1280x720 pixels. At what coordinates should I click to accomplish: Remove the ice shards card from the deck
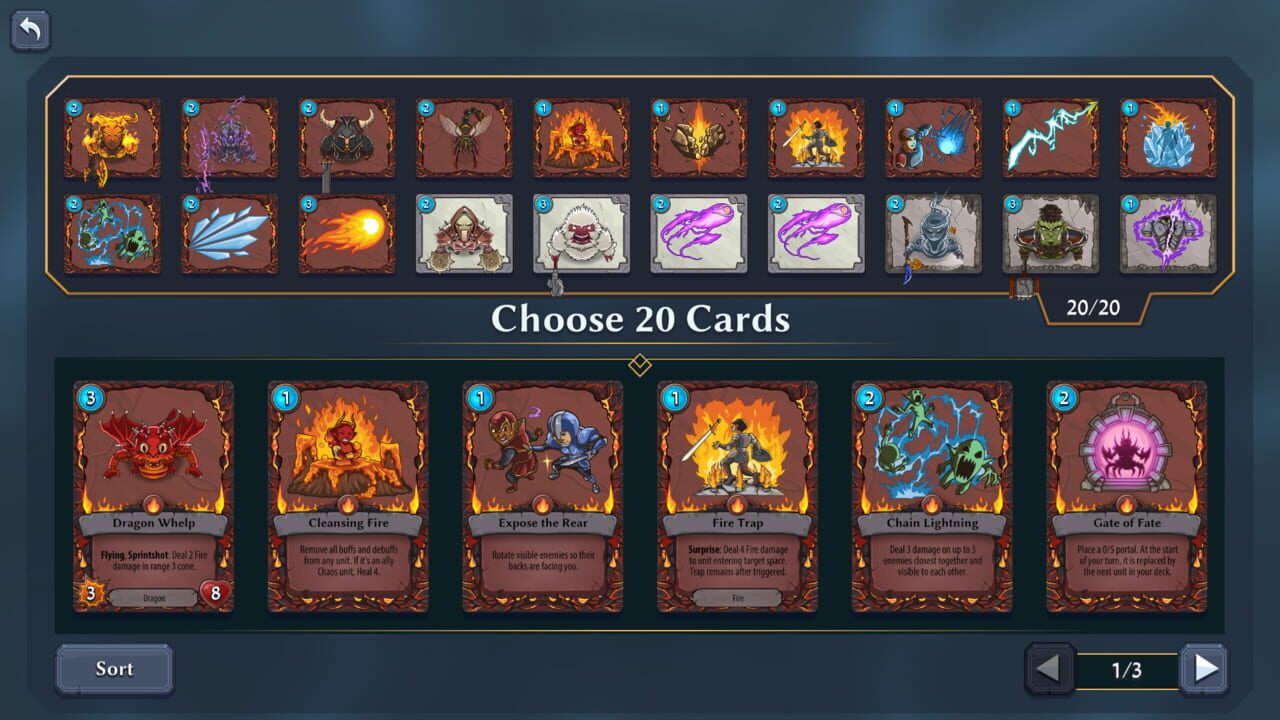coord(230,234)
